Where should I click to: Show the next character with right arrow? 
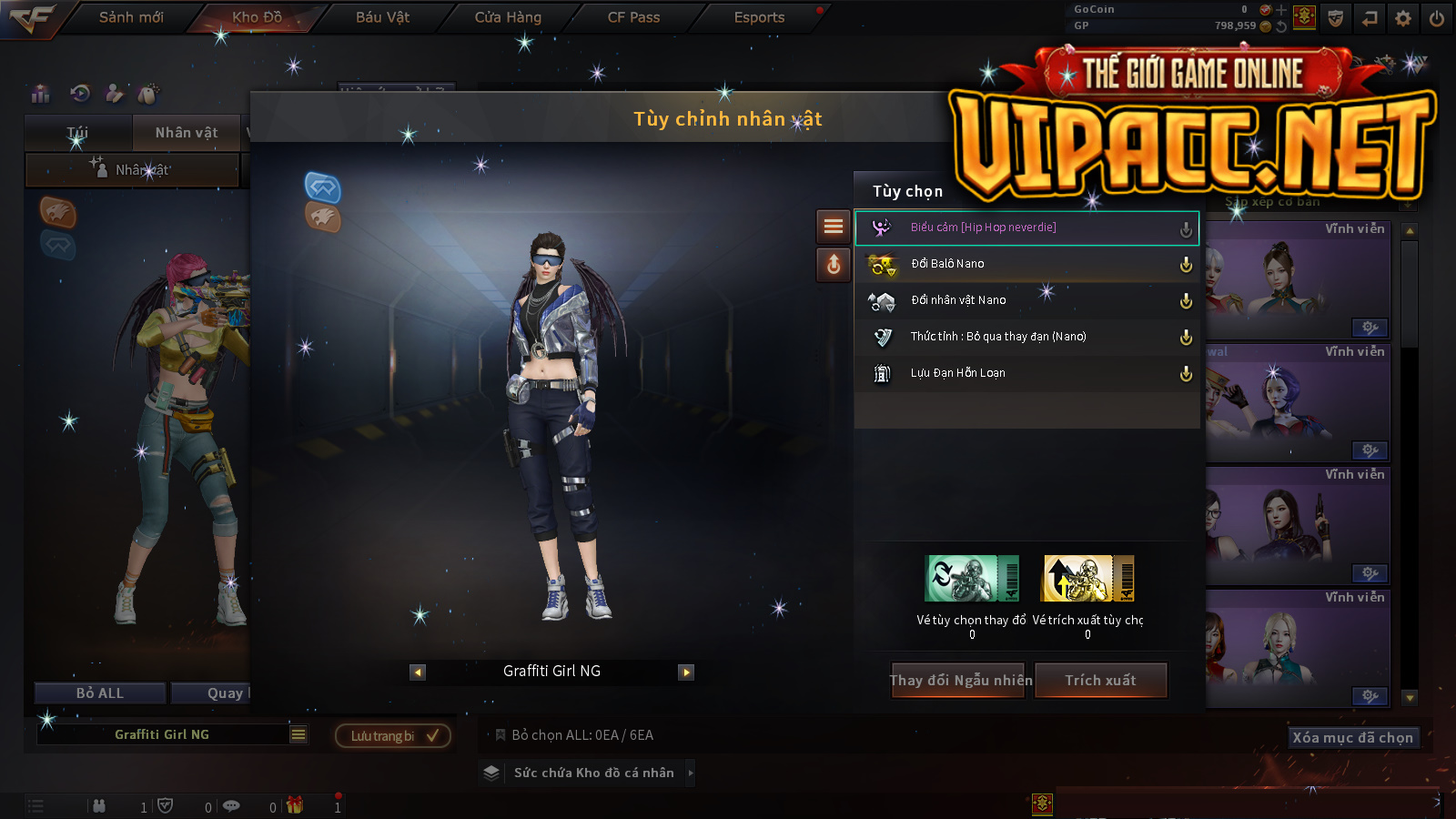click(x=686, y=672)
